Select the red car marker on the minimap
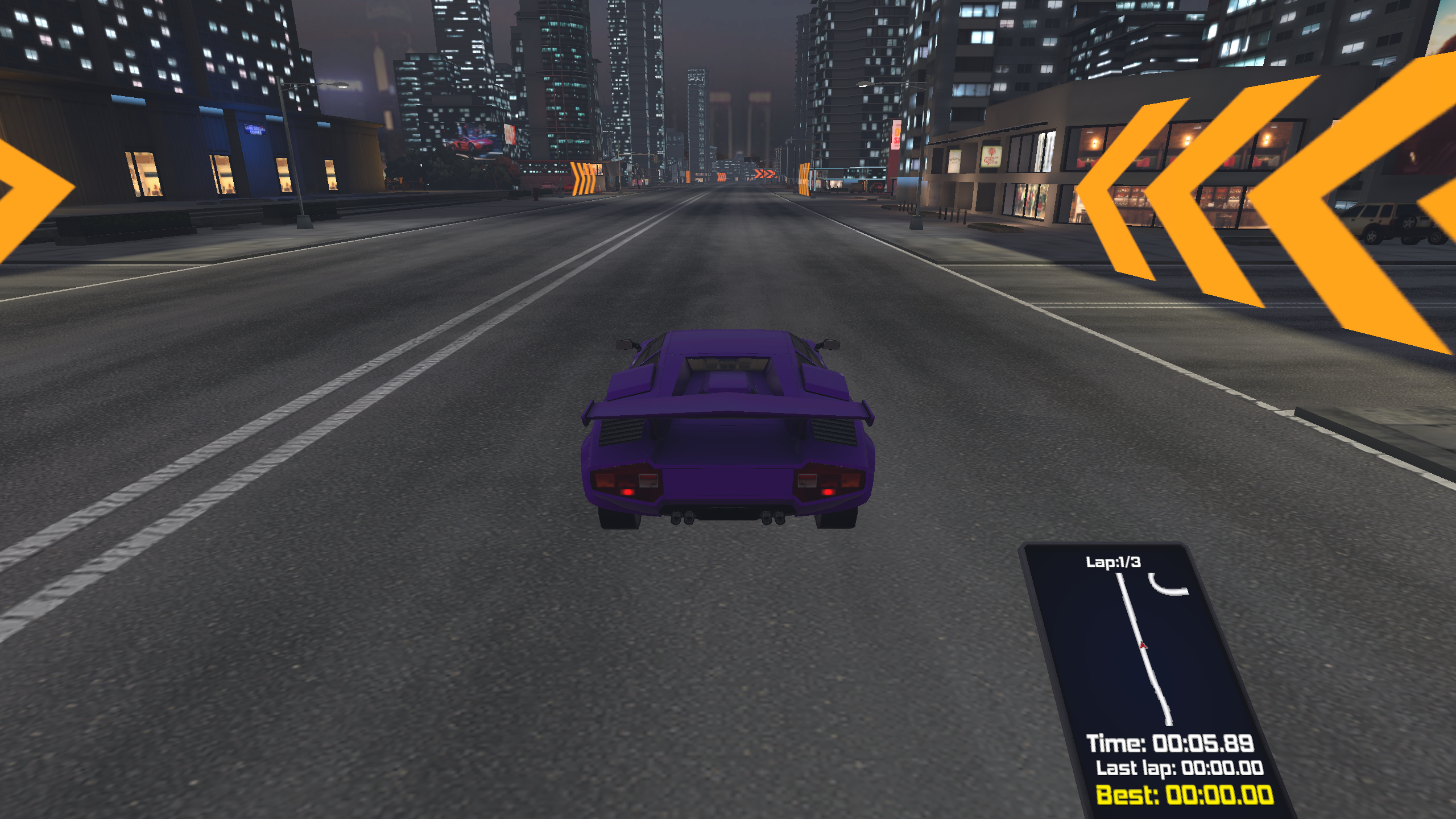 [x=1143, y=645]
